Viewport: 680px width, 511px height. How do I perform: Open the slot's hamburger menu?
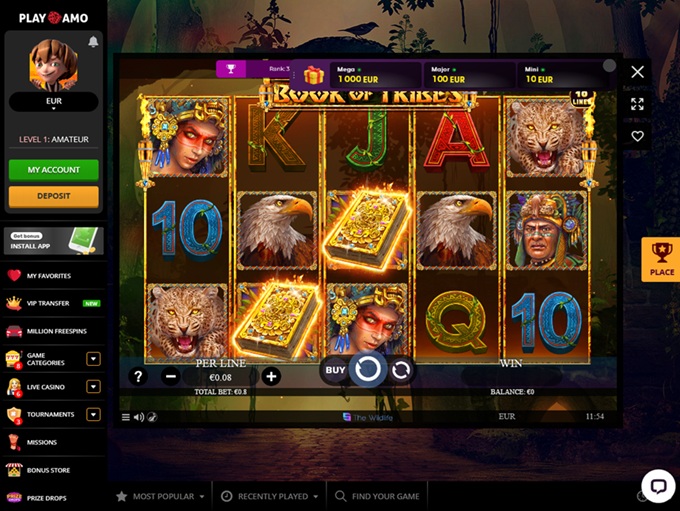(126, 417)
